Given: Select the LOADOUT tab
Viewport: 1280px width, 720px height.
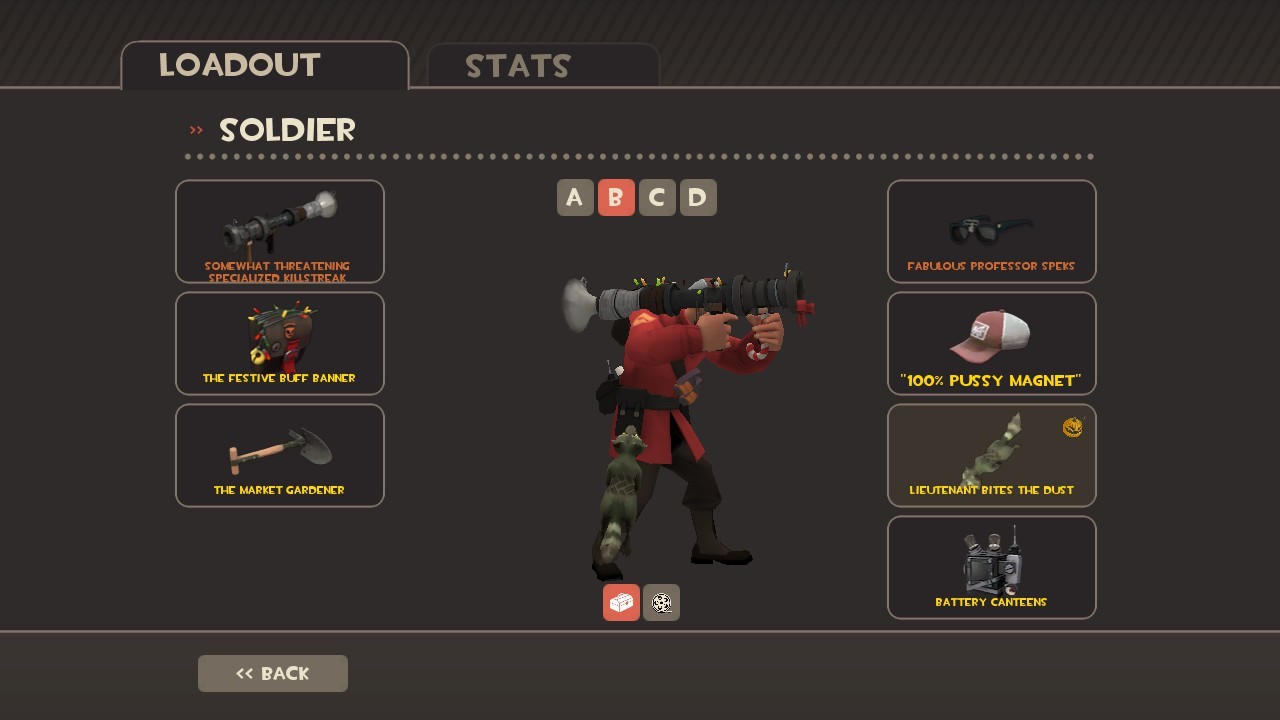Looking at the screenshot, I should point(238,66).
